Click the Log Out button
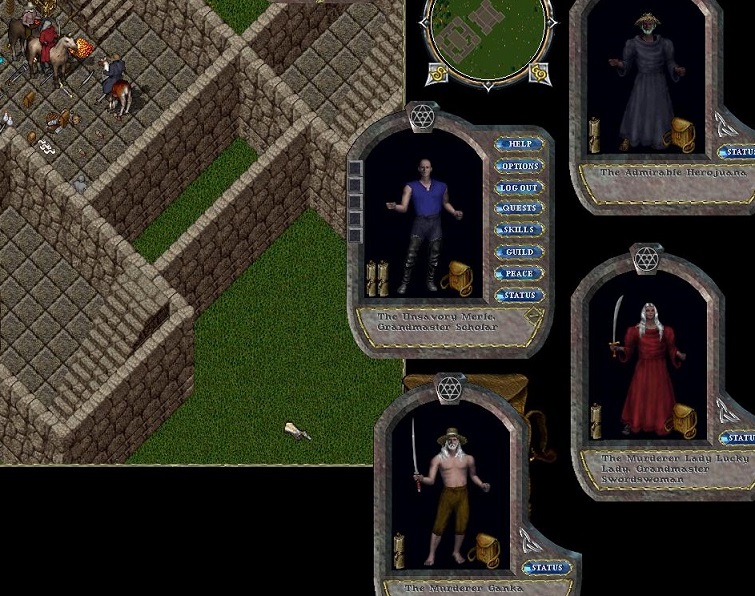This screenshot has height=596, width=755. 519,188
